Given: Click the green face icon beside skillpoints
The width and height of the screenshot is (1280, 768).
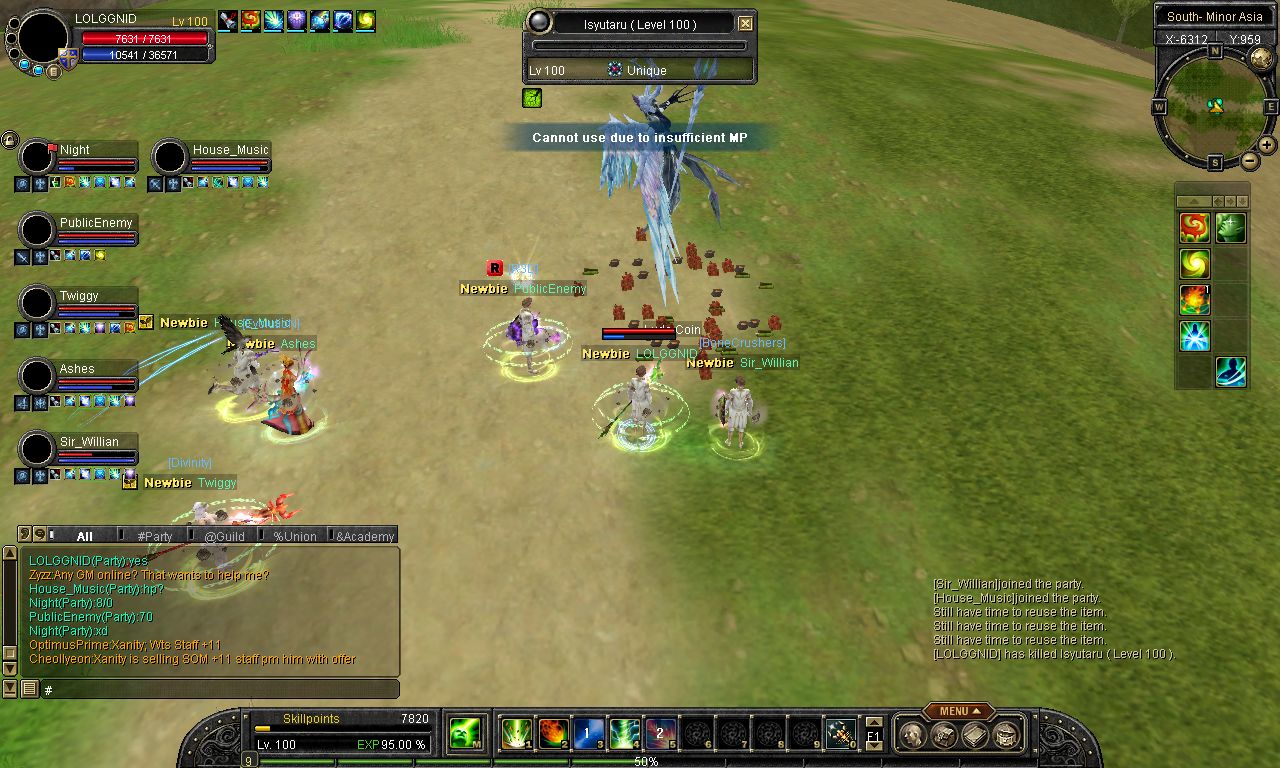Looking at the screenshot, I should [464, 734].
